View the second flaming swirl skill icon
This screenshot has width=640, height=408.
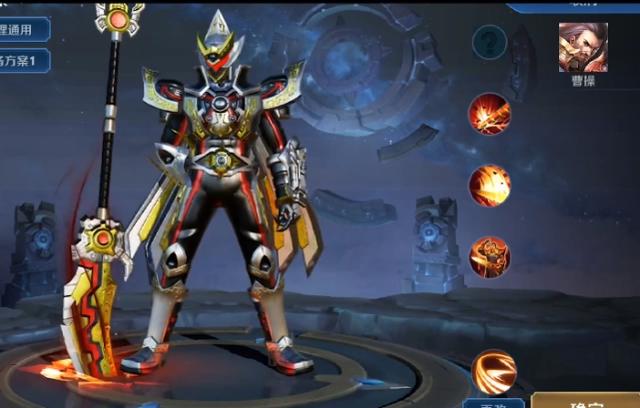click(490, 185)
